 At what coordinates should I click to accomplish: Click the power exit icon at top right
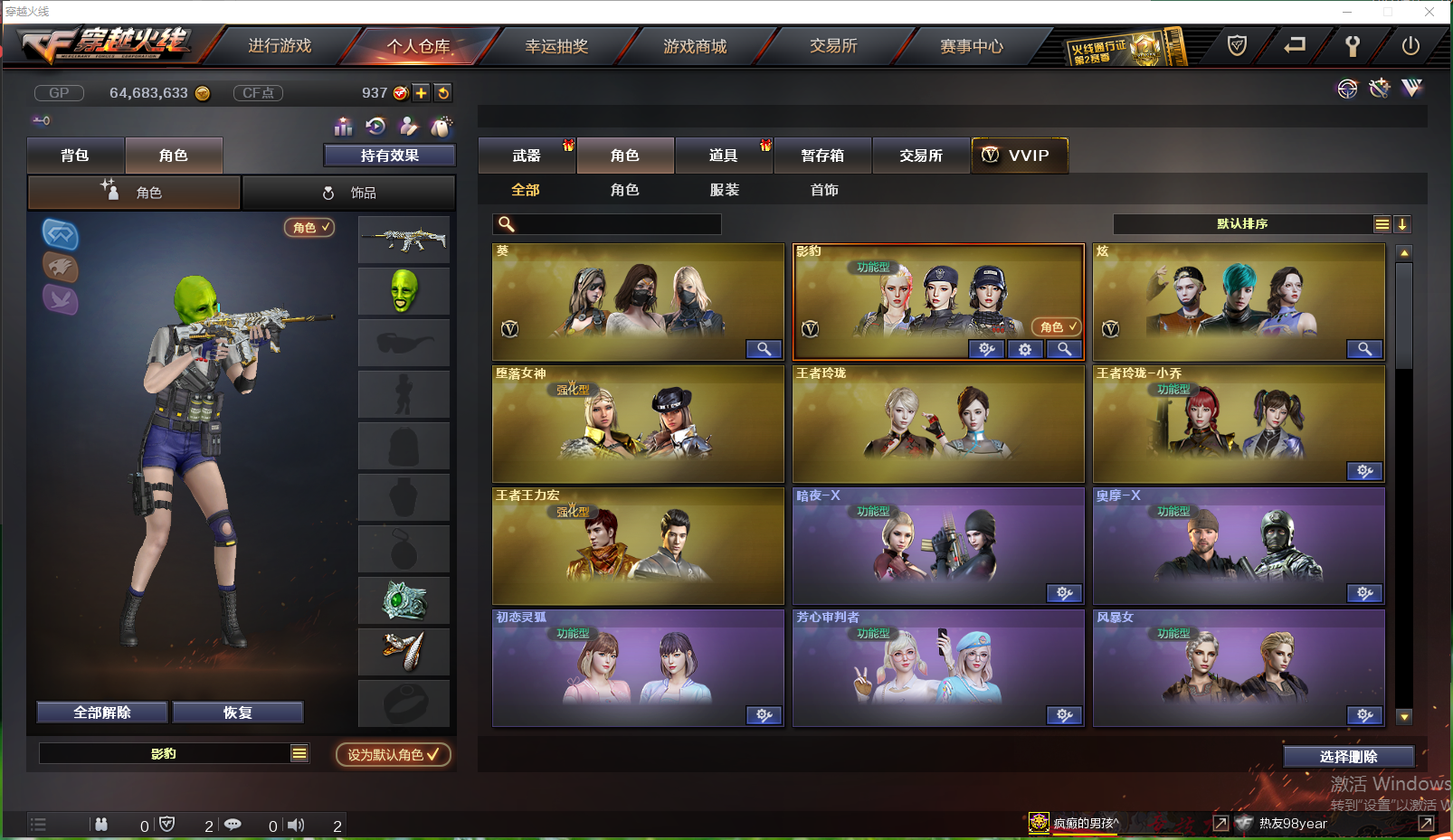pyautogui.click(x=1409, y=45)
